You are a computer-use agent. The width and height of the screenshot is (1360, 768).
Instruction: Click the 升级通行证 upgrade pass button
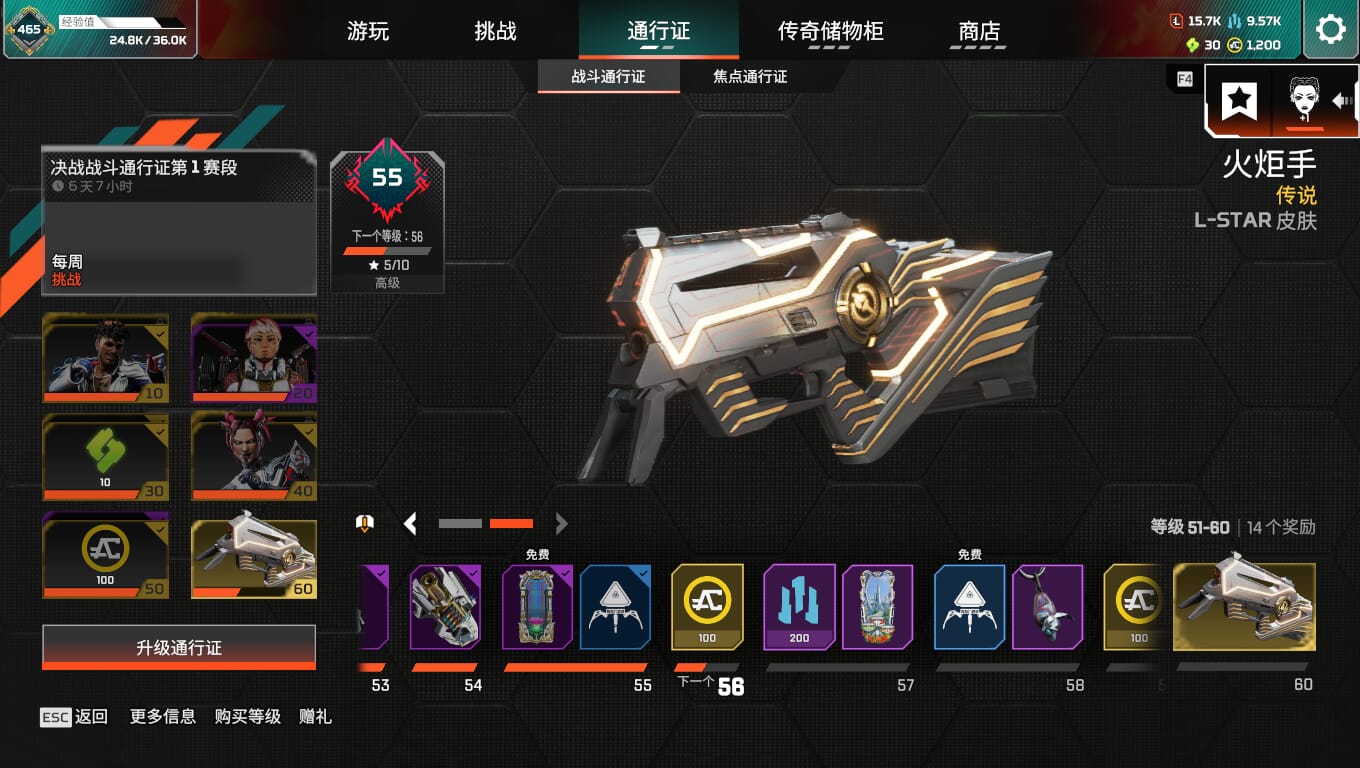point(179,648)
